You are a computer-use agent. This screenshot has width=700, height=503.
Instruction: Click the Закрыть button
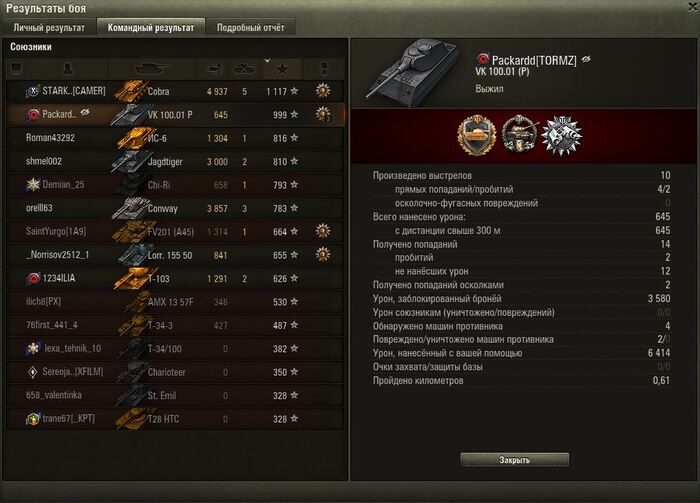pyautogui.click(x=515, y=460)
